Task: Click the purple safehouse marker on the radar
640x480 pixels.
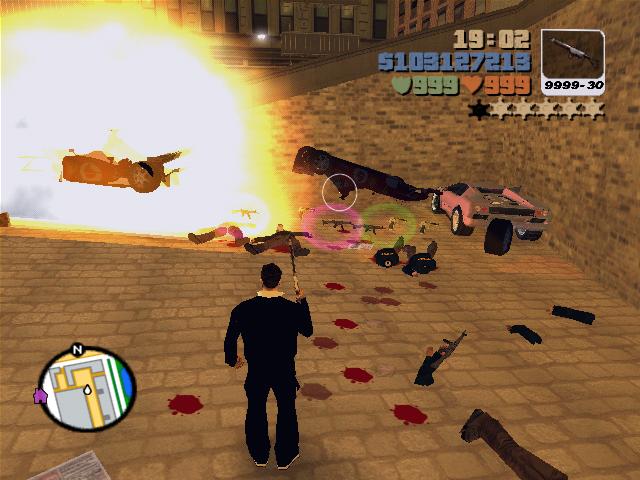Action: pyautogui.click(x=41, y=396)
